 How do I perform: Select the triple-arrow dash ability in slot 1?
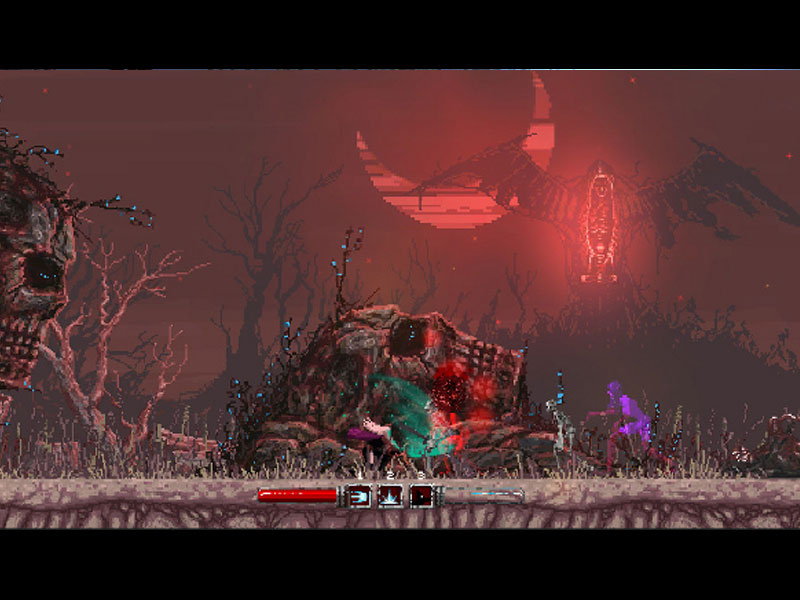pyautogui.click(x=359, y=495)
